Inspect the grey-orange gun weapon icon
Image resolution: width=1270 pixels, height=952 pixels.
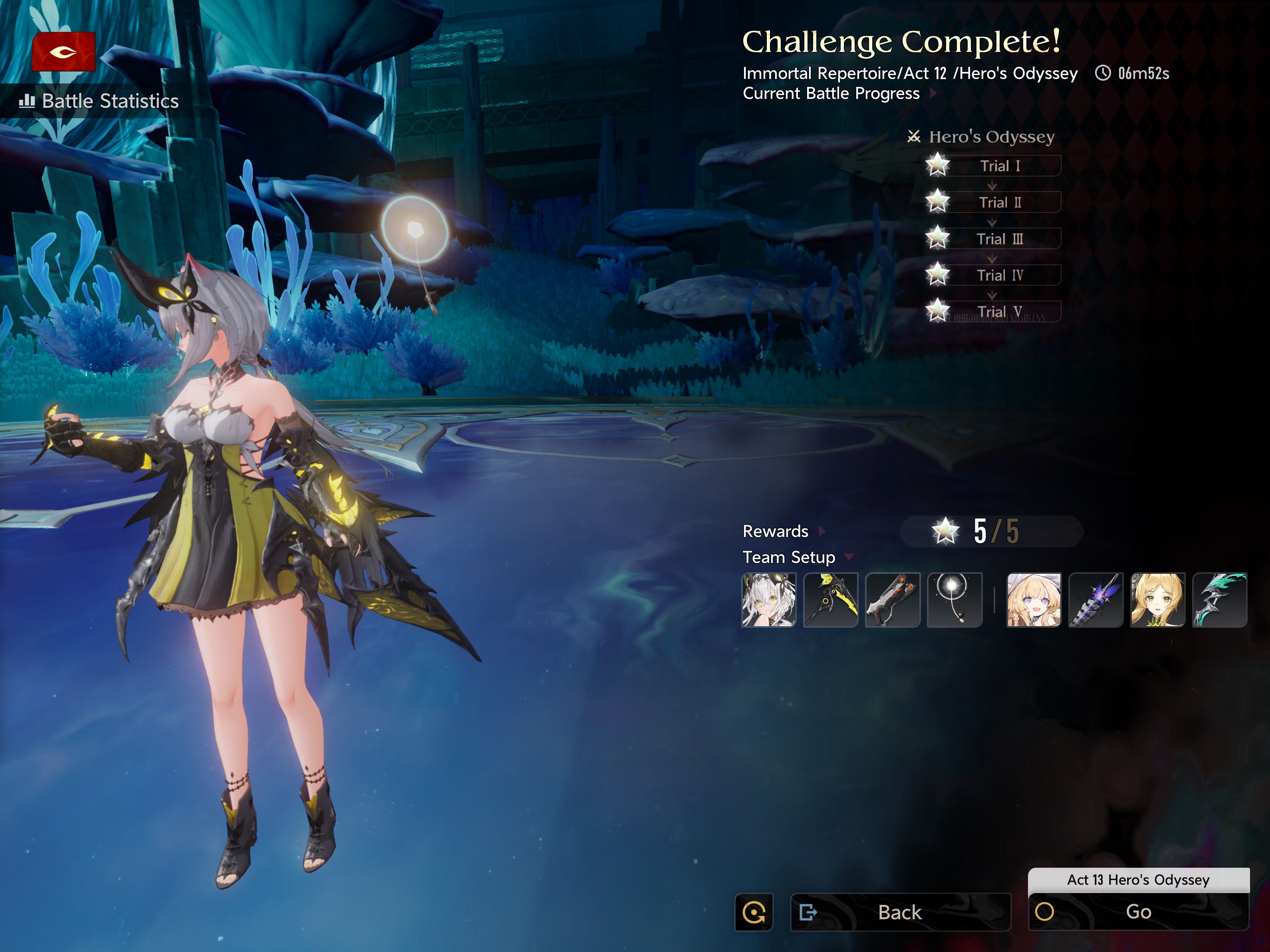tap(892, 600)
